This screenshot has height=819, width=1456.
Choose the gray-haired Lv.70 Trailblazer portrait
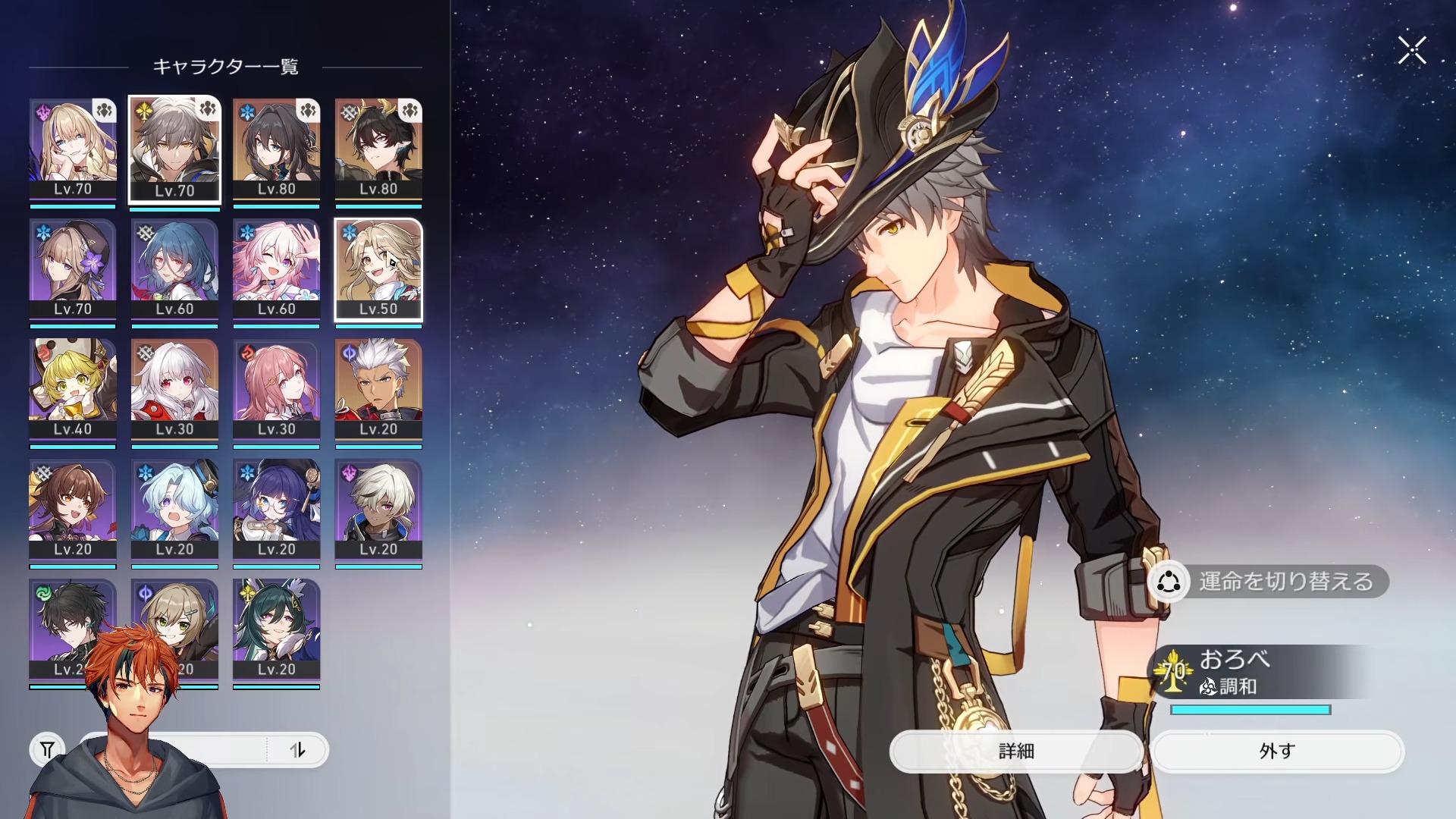tap(174, 149)
